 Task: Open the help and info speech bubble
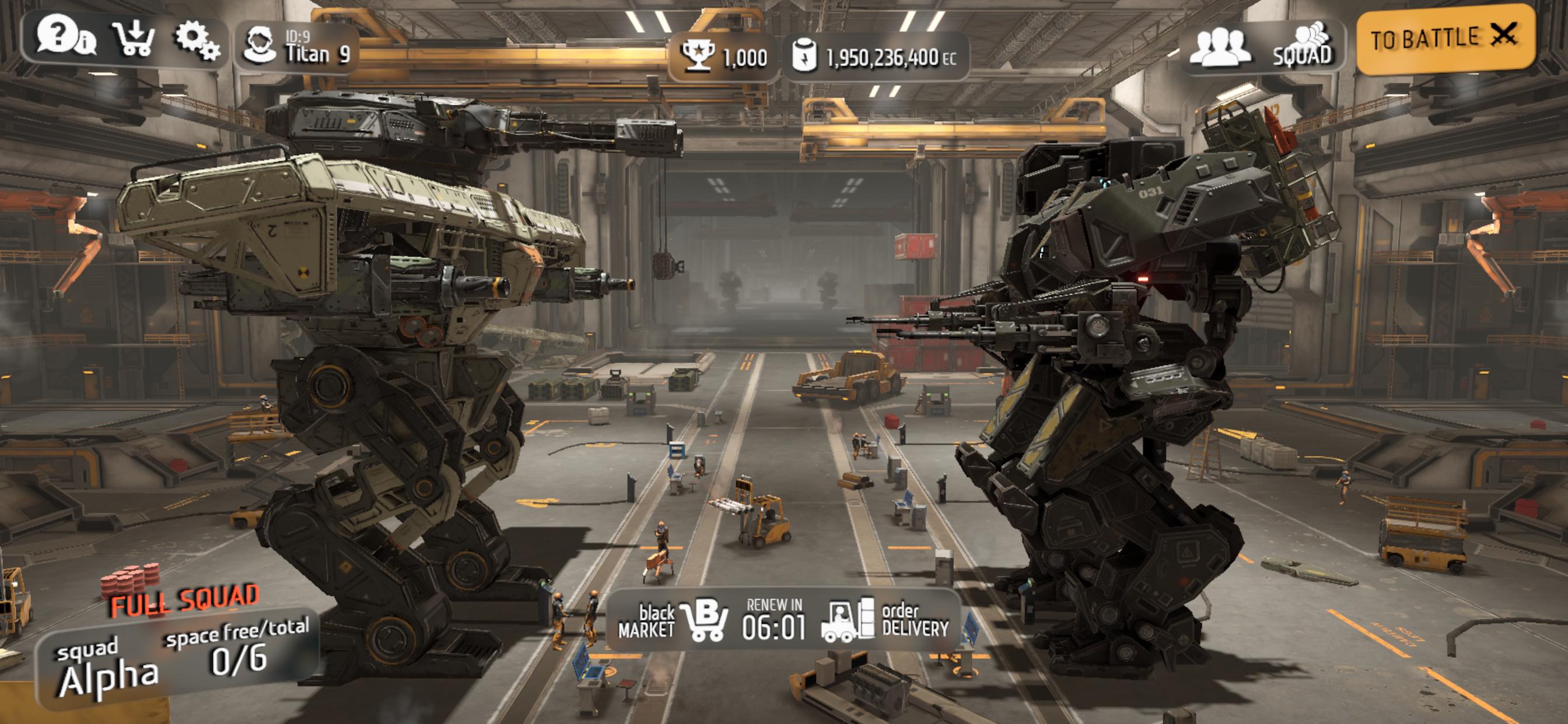65,38
